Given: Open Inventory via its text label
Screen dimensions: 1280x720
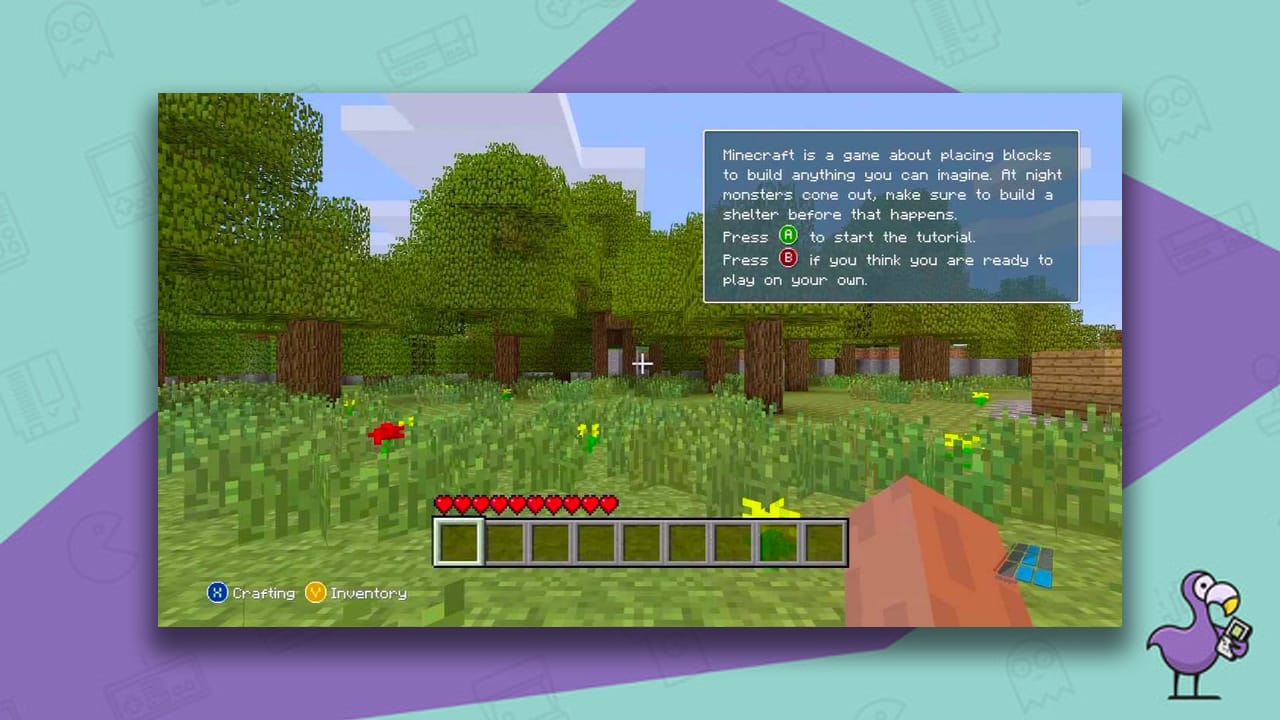Looking at the screenshot, I should click(x=368, y=592).
